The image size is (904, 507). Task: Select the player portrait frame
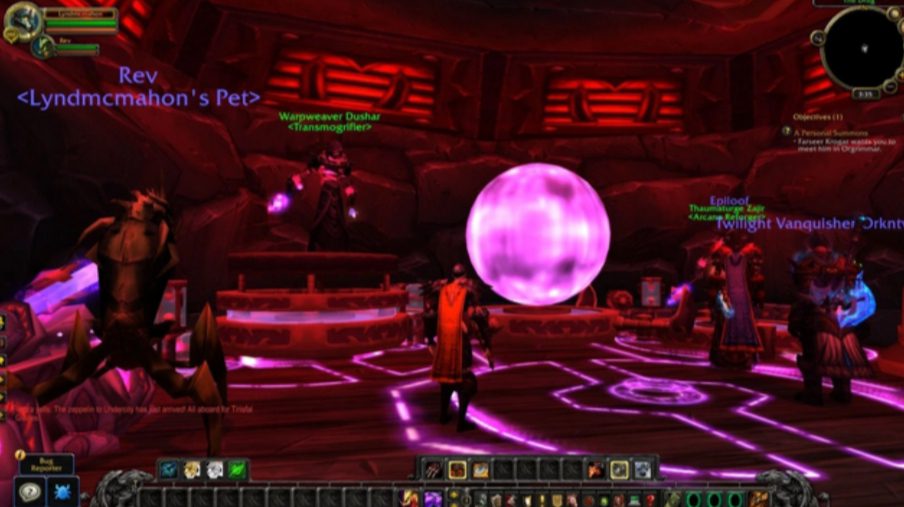(x=22, y=18)
